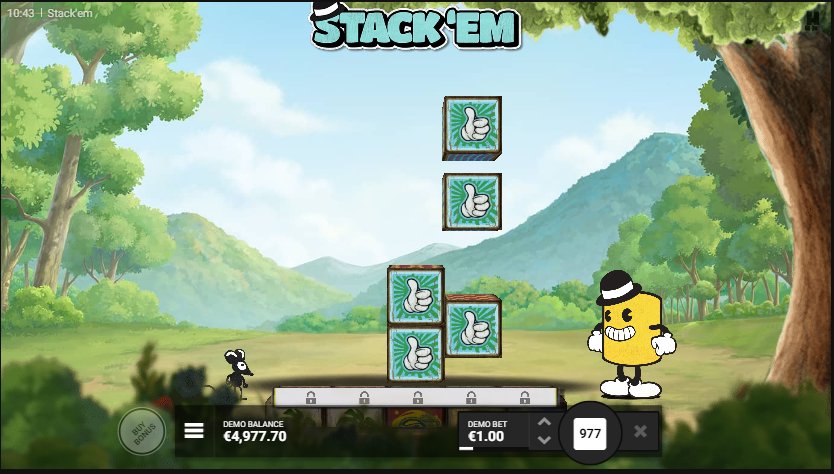Open the hamburger game menu
Screen dimensions: 834x474
pos(194,431)
